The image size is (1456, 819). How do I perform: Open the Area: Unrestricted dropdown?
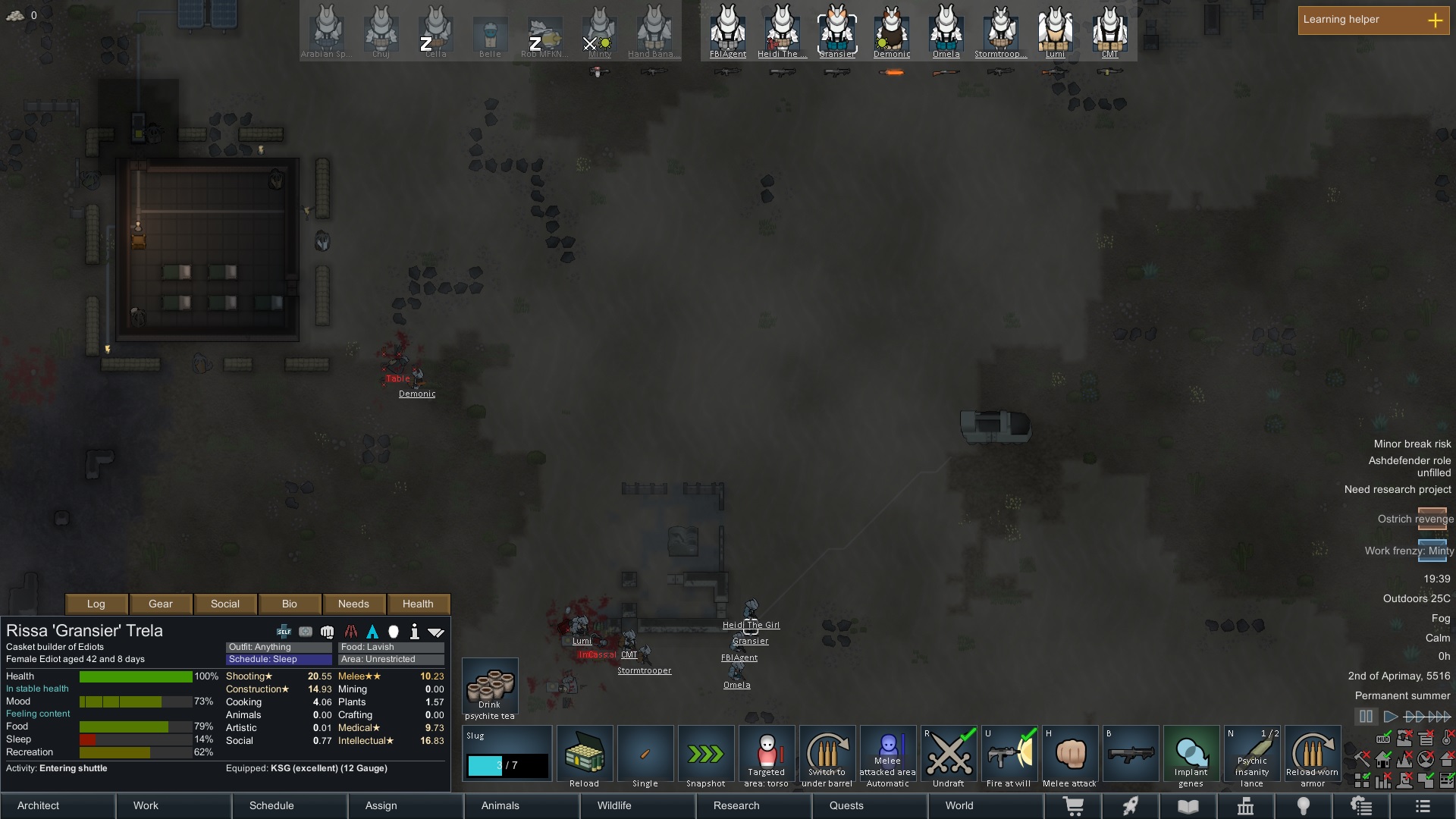point(390,659)
